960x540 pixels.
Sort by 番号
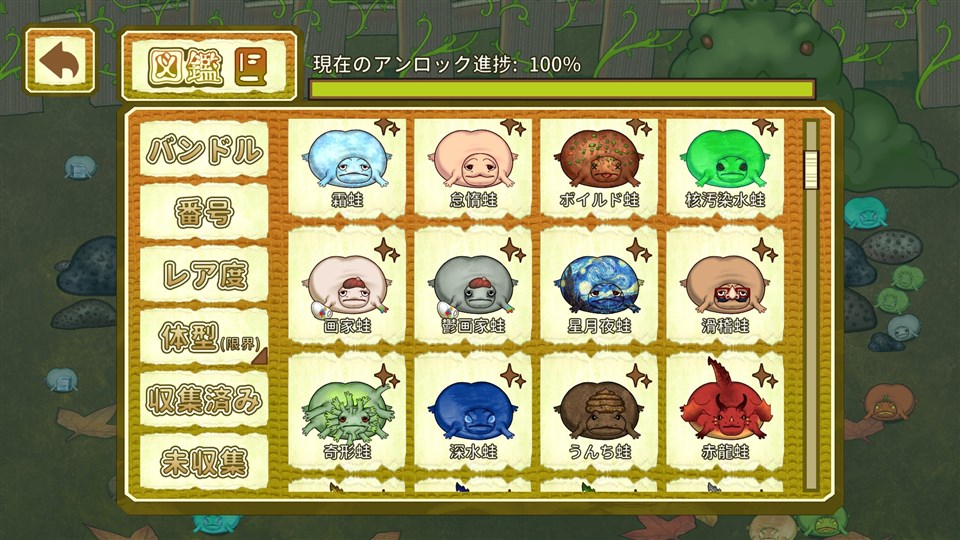pyautogui.click(x=204, y=213)
